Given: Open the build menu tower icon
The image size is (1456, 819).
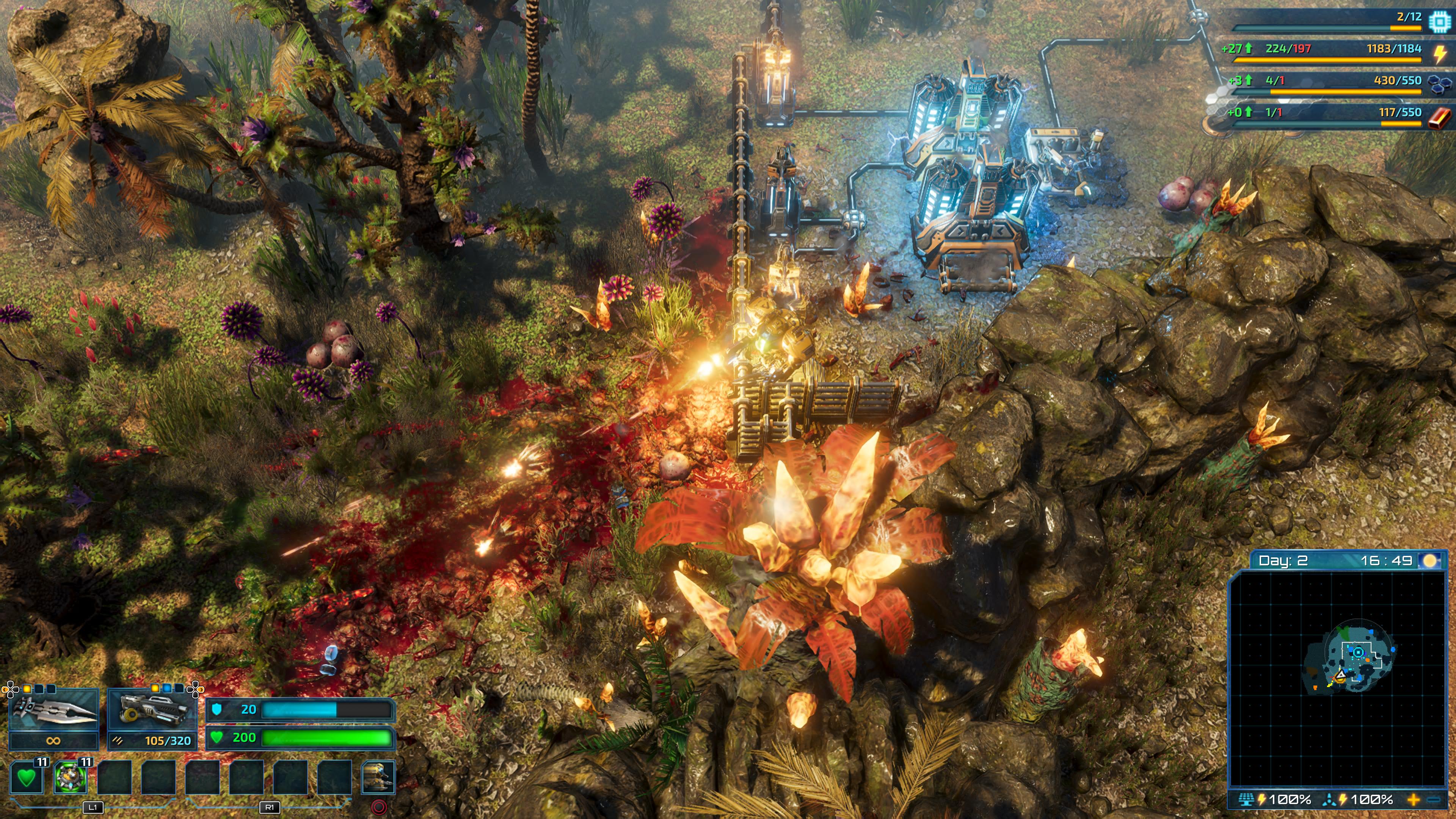Looking at the screenshot, I should pyautogui.click(x=378, y=777).
